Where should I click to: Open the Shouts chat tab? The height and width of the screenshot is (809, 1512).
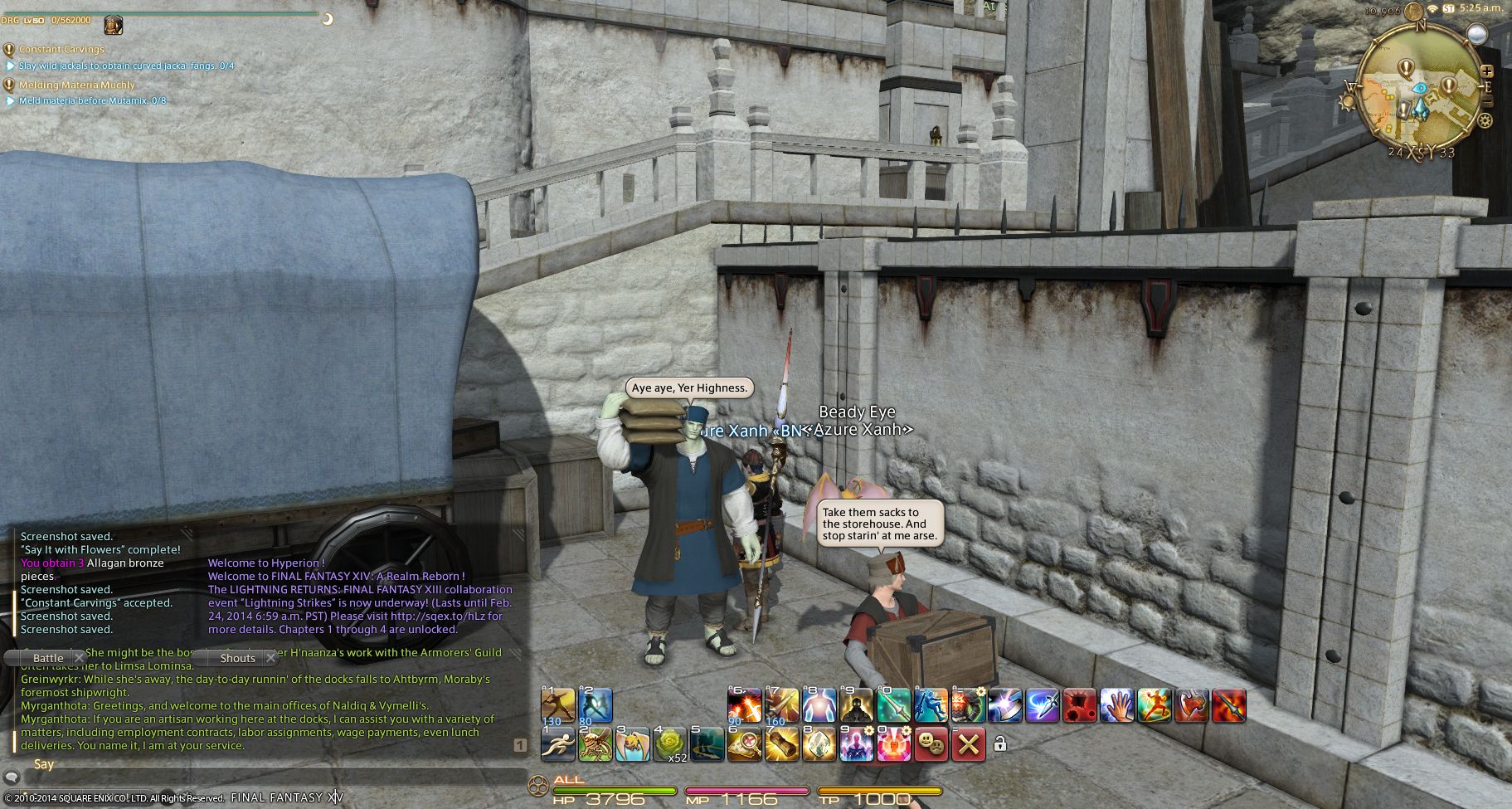[x=237, y=658]
